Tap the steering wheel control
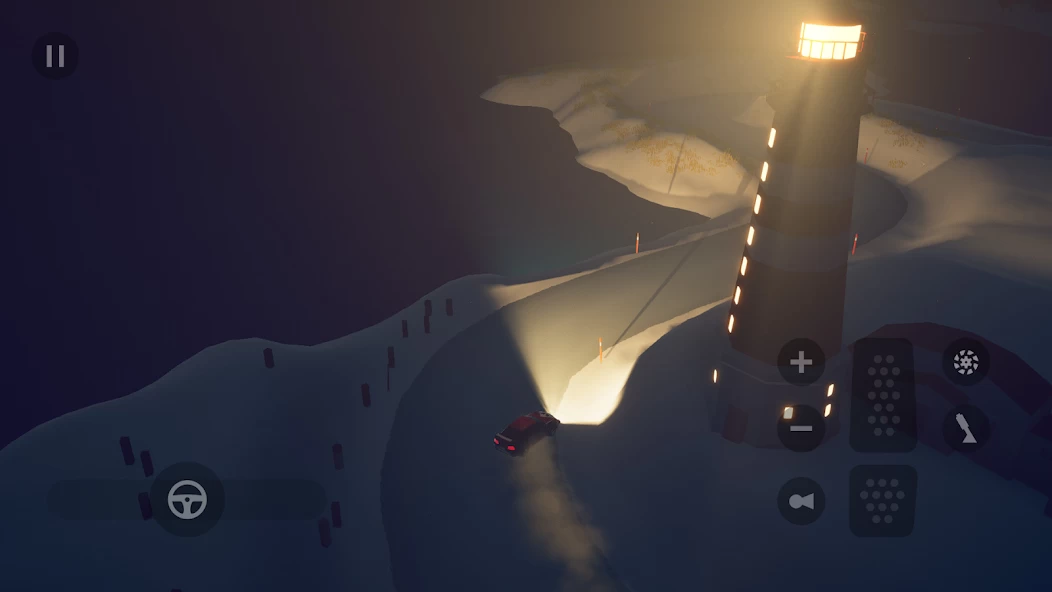The width and height of the screenshot is (1052, 592). click(x=187, y=499)
